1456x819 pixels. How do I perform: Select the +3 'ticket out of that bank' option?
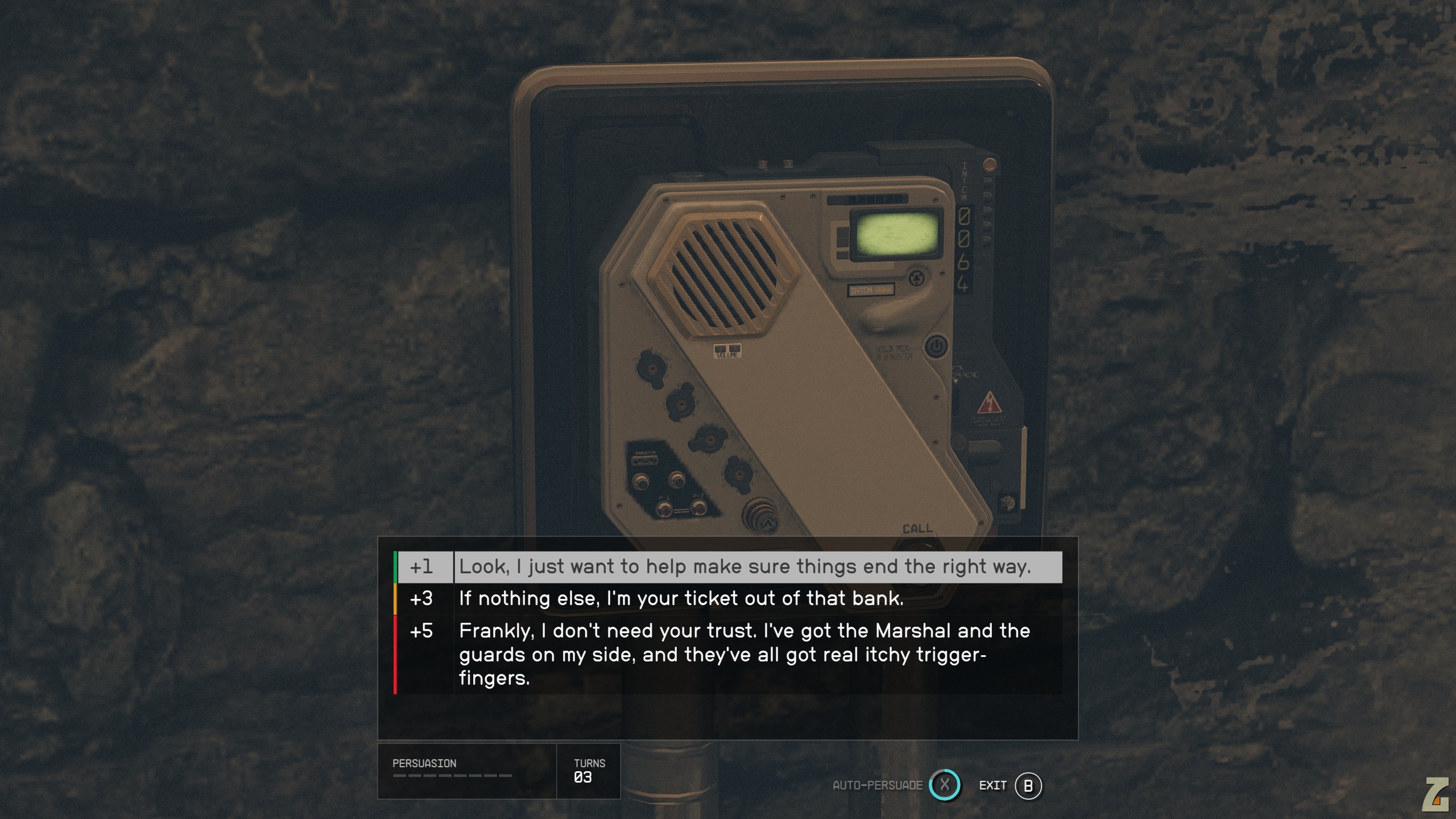pos(681,599)
